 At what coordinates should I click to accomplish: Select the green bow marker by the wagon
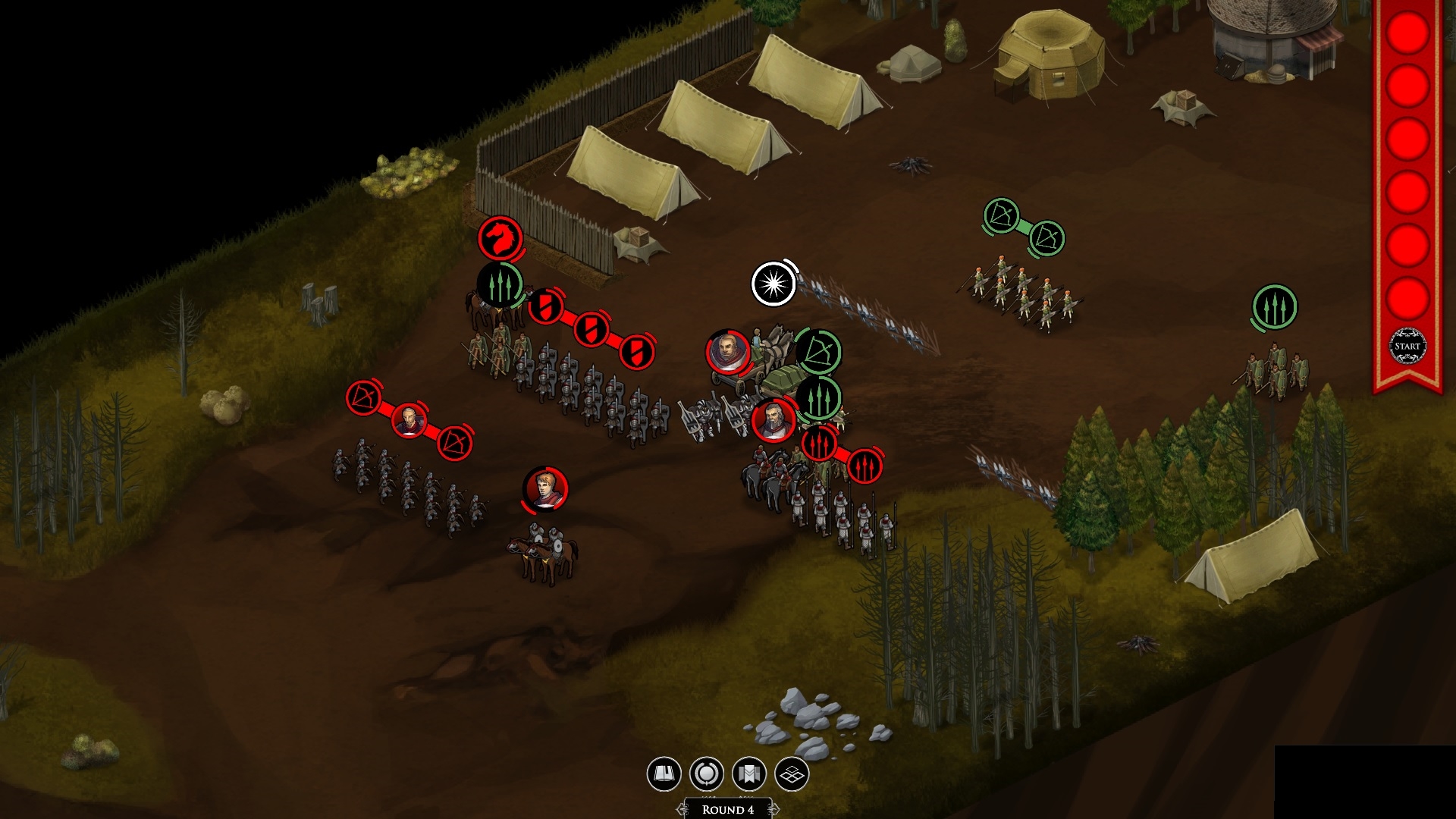point(818,352)
